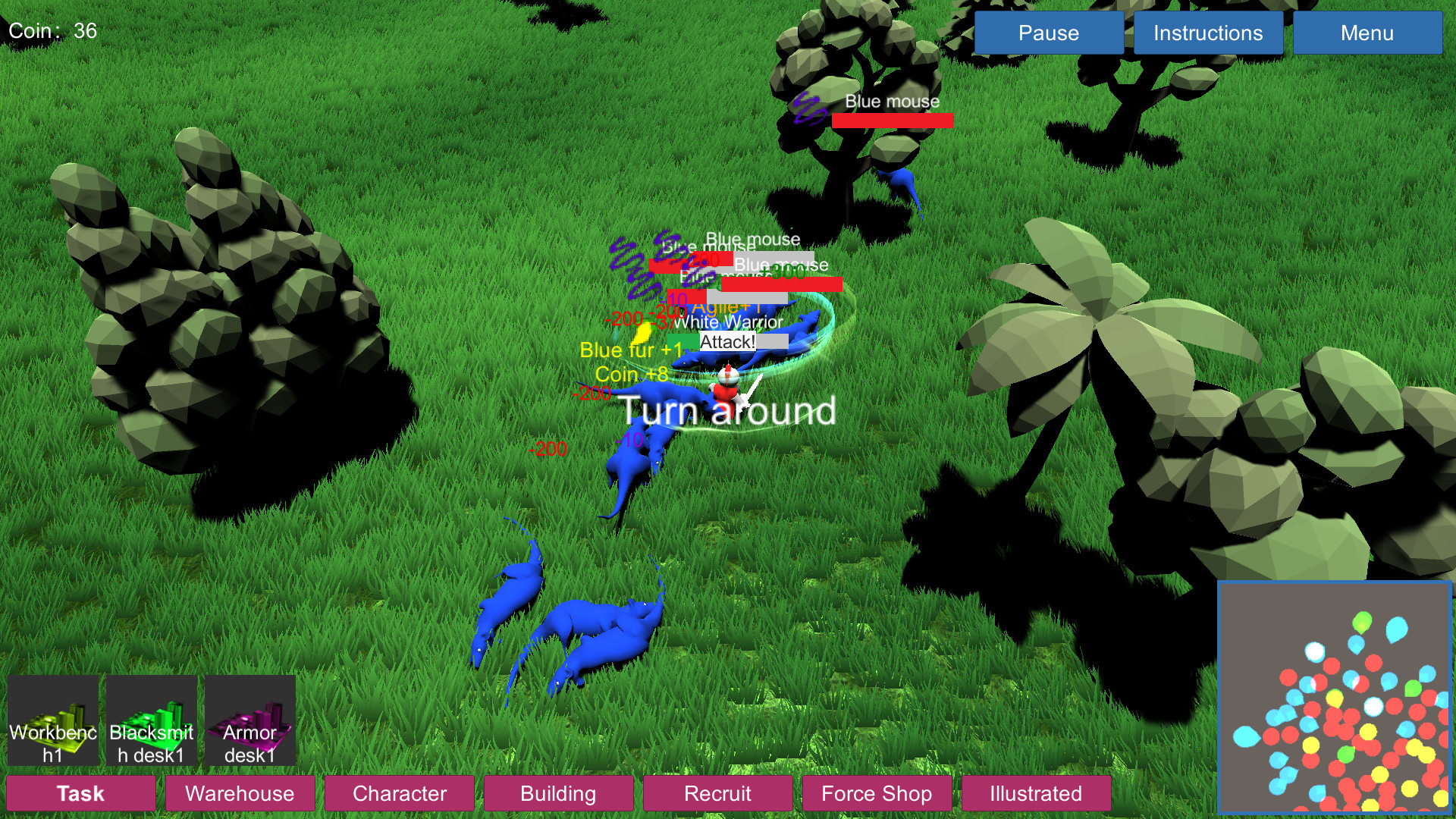
Task: Open the Building panel
Action: pyautogui.click(x=559, y=794)
